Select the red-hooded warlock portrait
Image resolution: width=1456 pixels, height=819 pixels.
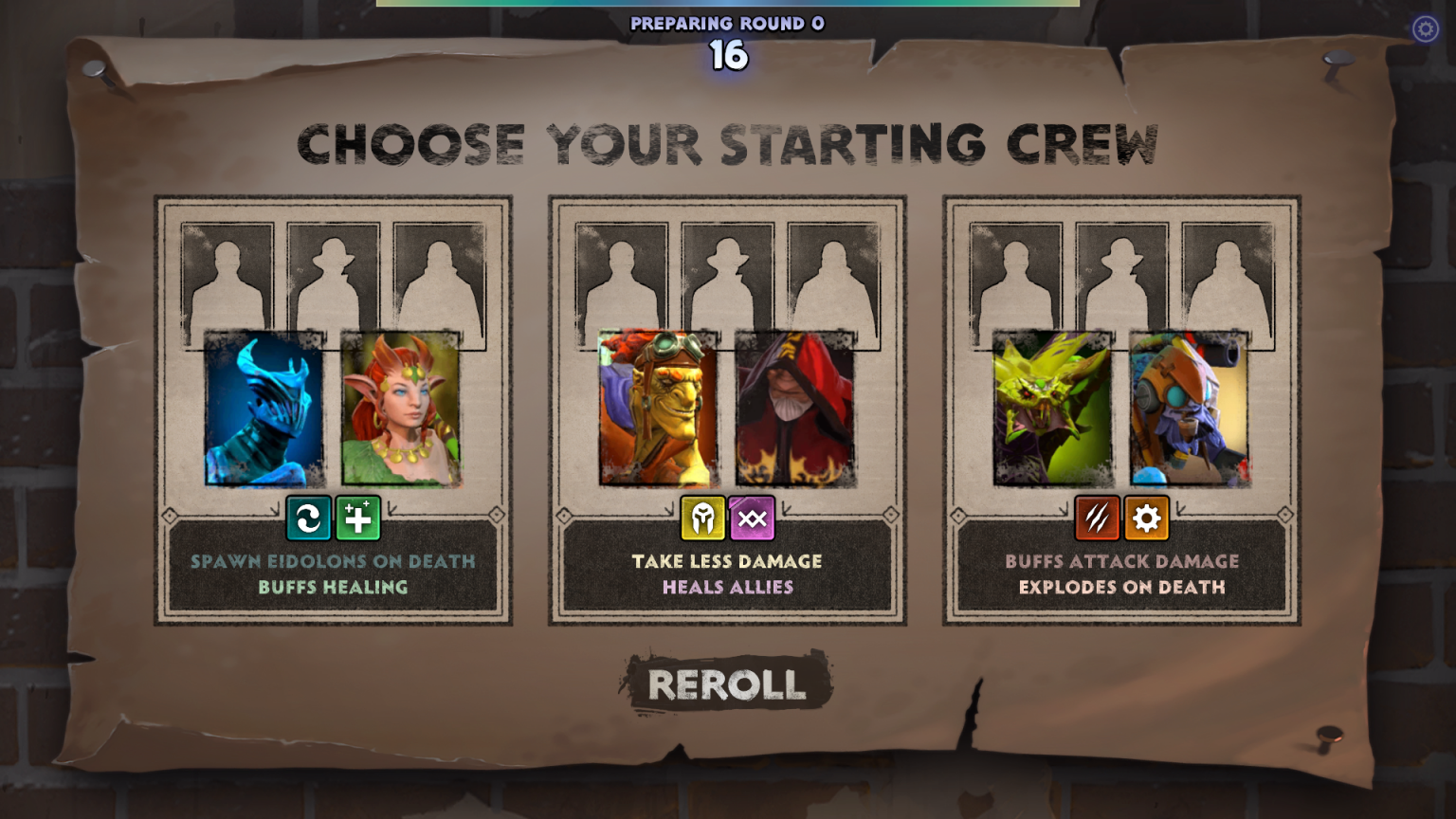click(x=795, y=409)
